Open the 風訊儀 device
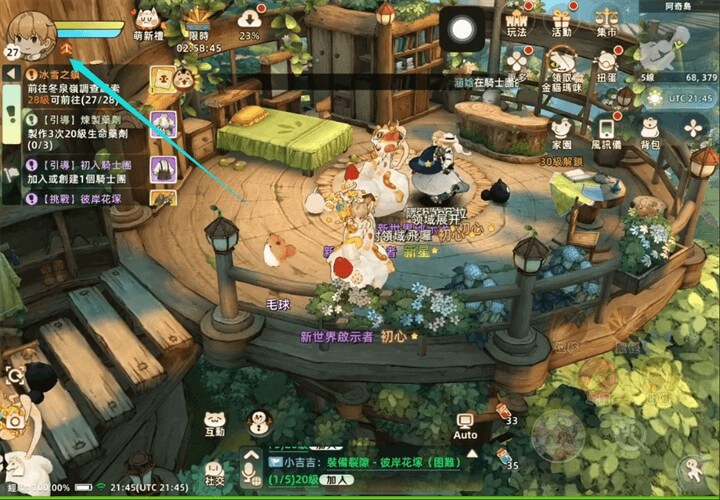This screenshot has height=500, width=720. coord(606,131)
